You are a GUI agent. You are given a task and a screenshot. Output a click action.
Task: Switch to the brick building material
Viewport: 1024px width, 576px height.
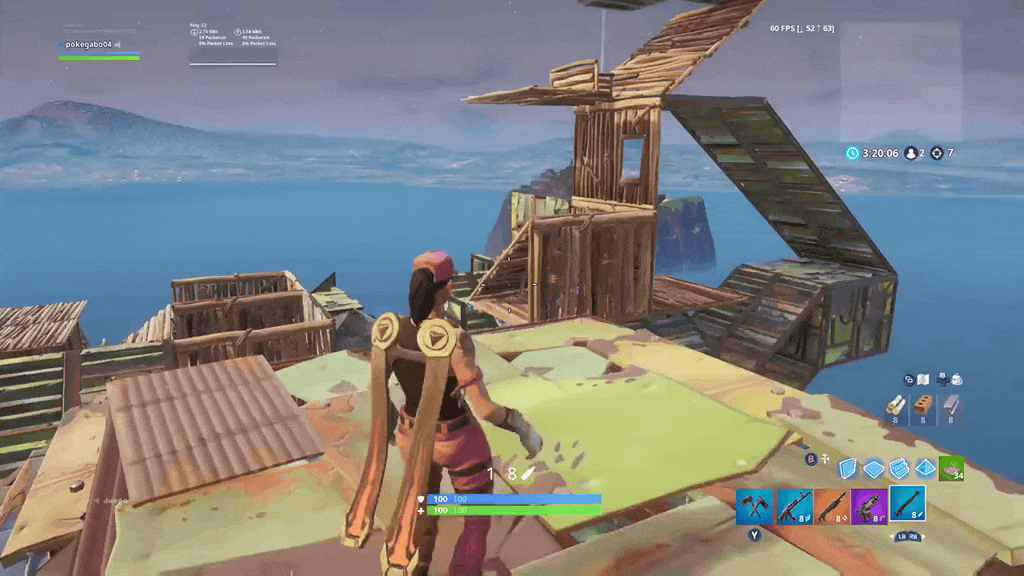pos(924,406)
